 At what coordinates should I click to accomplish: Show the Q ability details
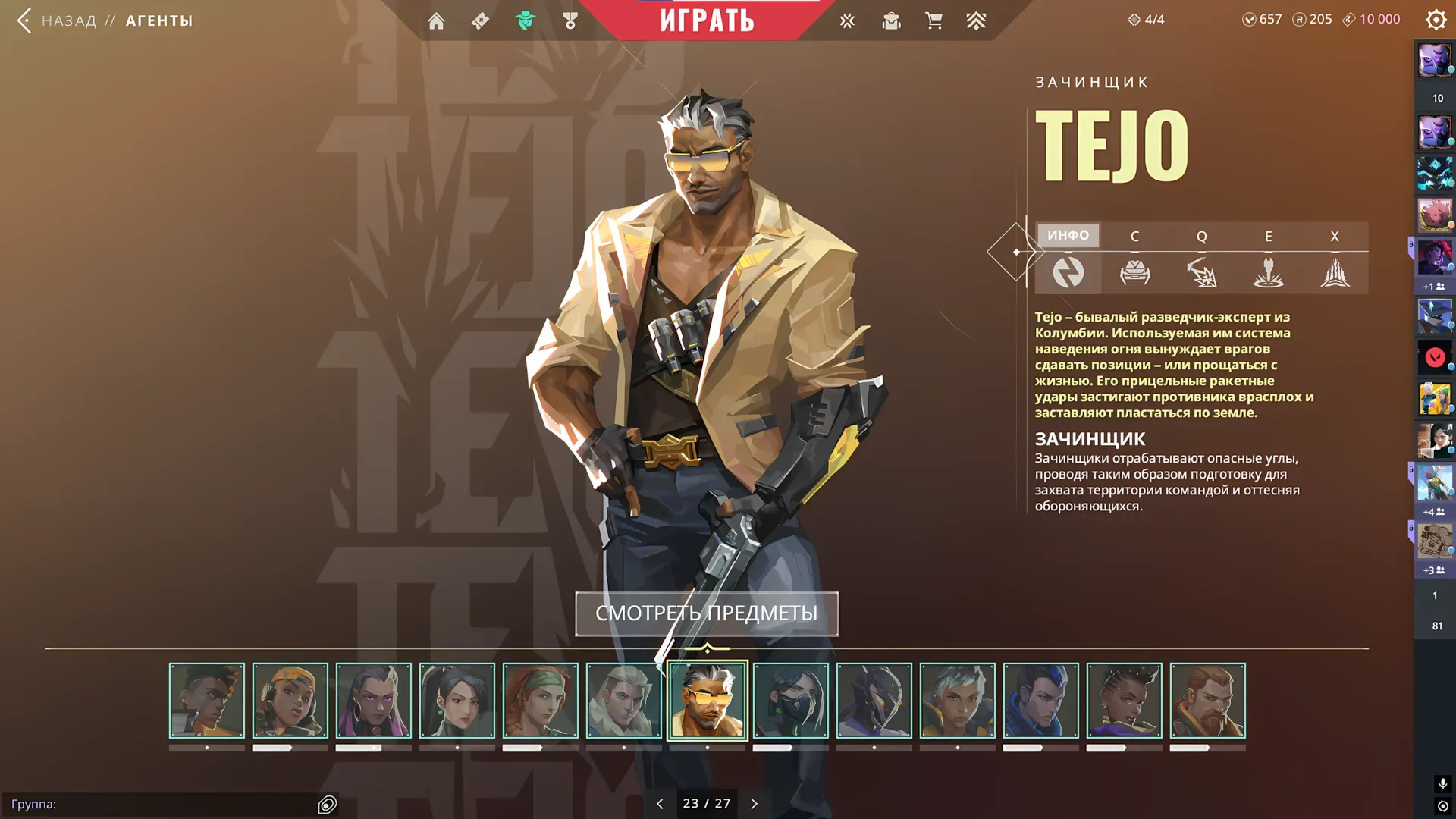[x=1201, y=260]
